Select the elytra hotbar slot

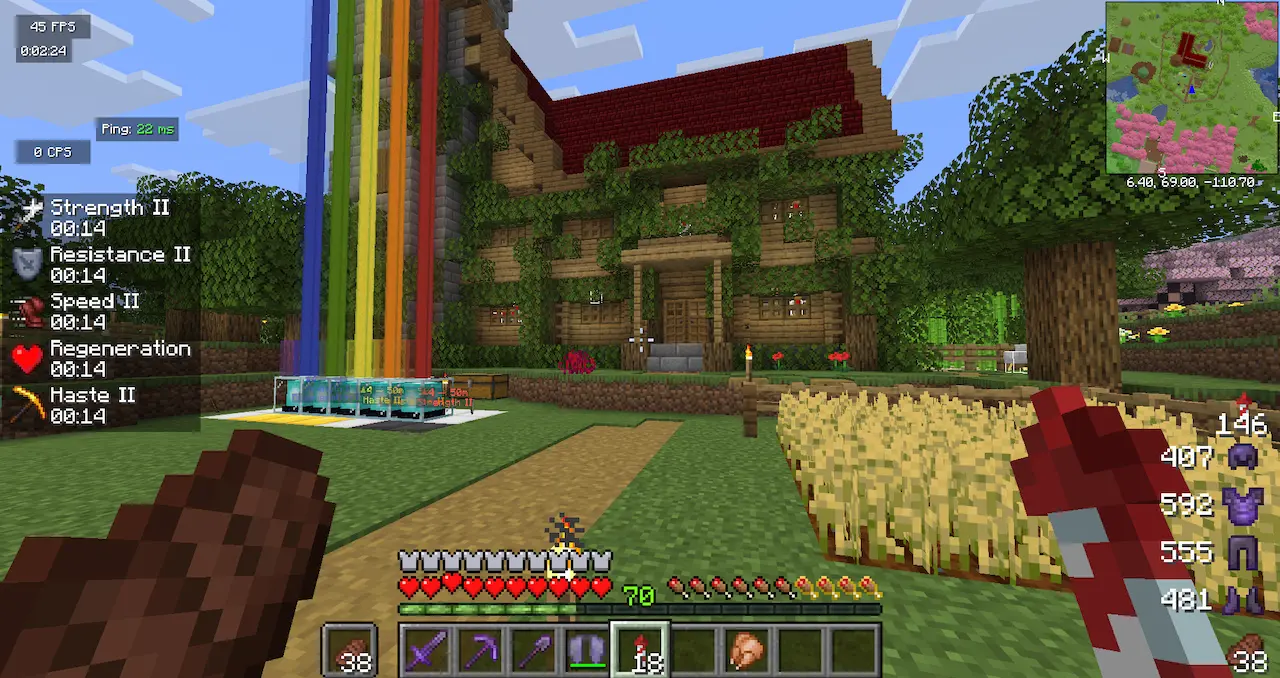pos(587,651)
